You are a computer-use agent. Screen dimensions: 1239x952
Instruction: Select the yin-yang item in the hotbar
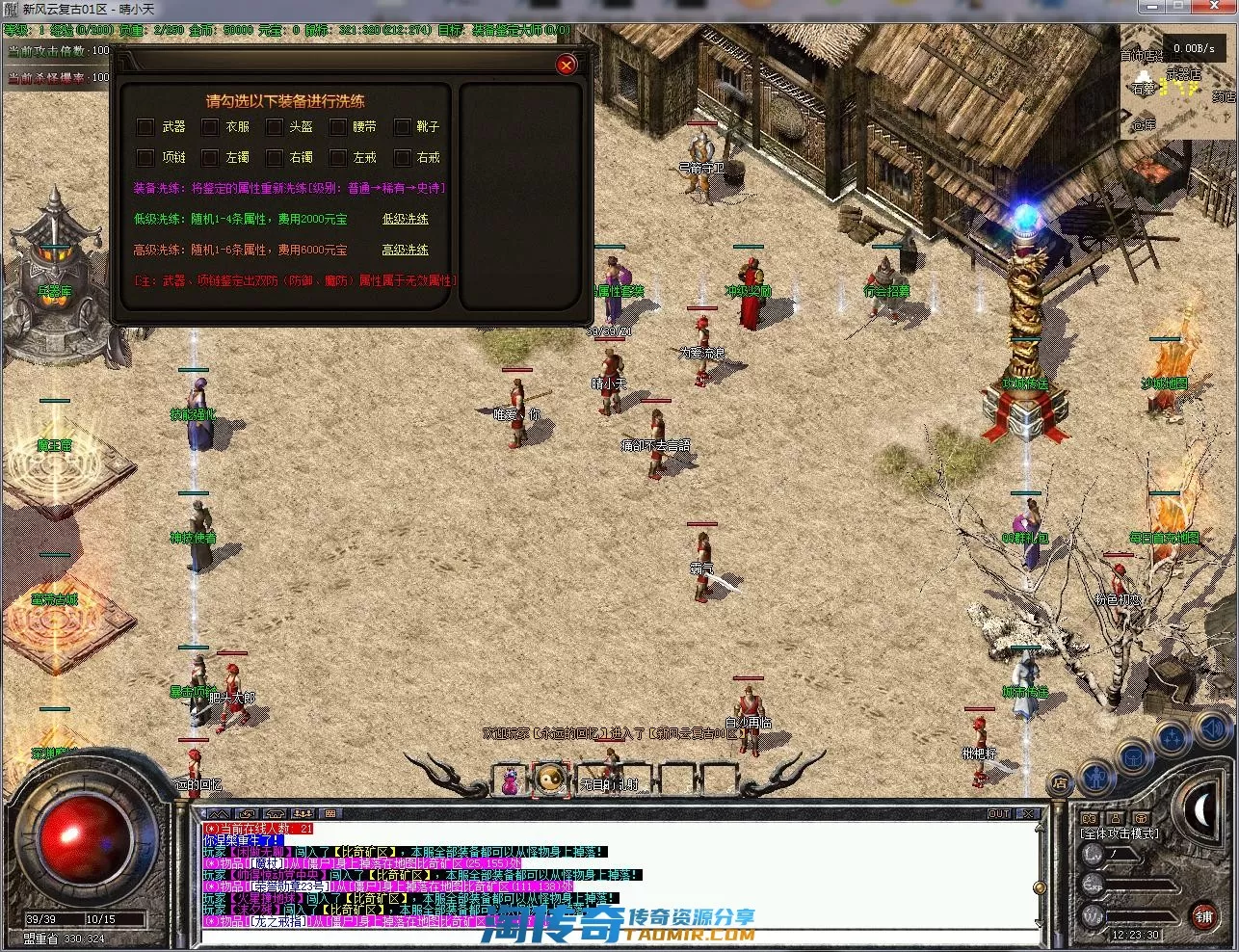551,779
